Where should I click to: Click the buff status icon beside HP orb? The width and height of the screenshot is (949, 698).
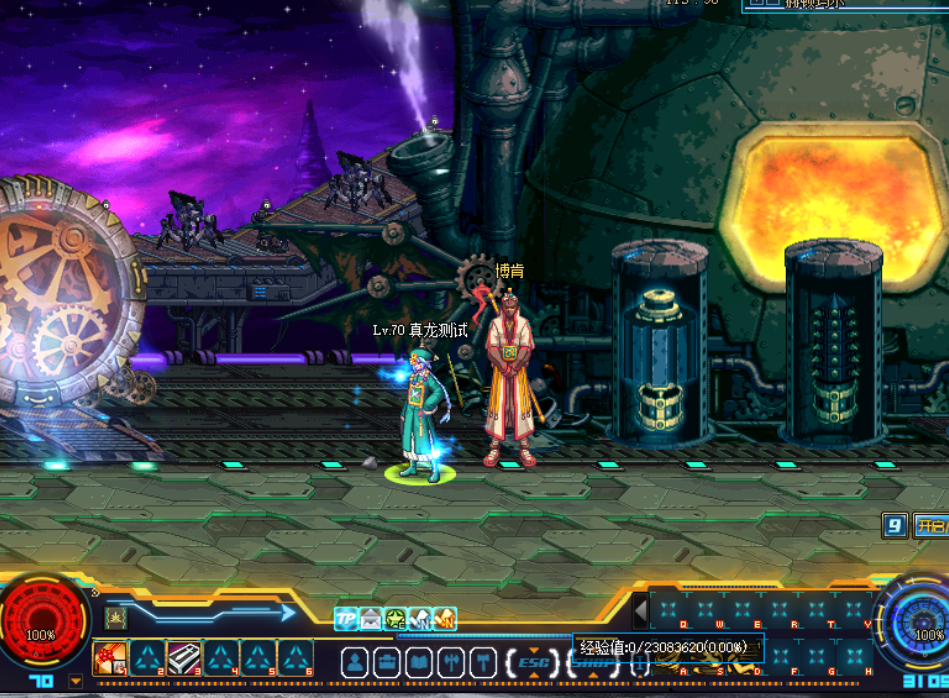(x=116, y=618)
